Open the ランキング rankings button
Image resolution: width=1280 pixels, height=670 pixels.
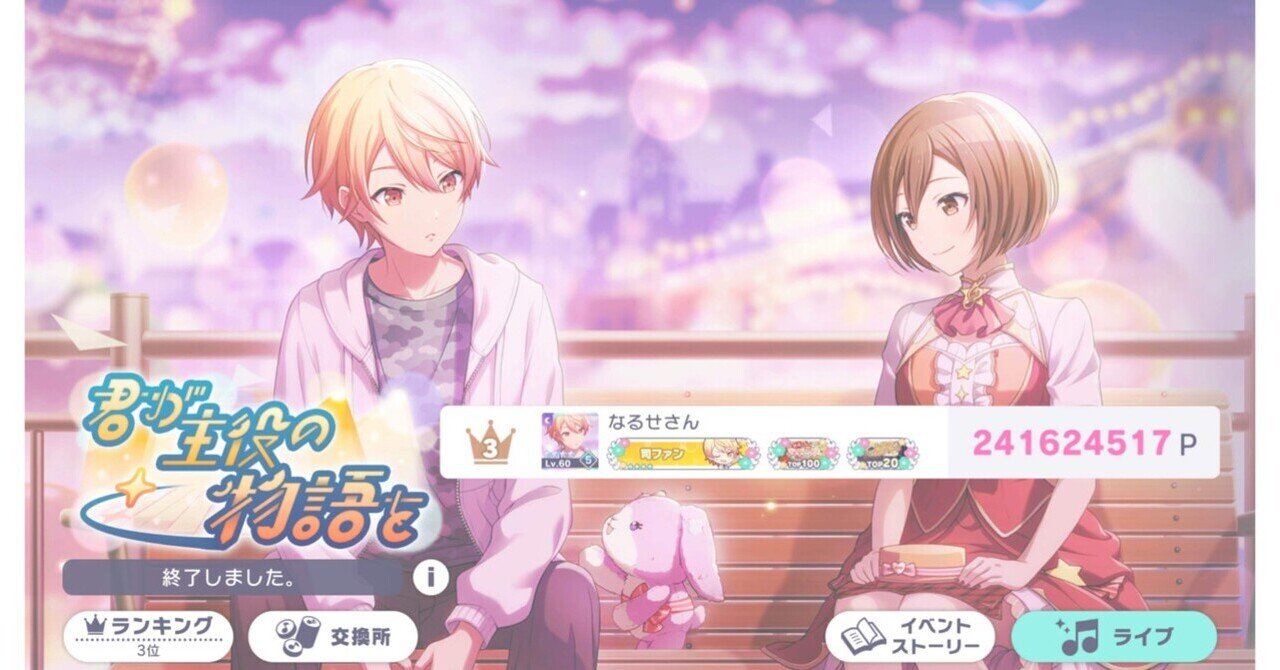tap(148, 634)
